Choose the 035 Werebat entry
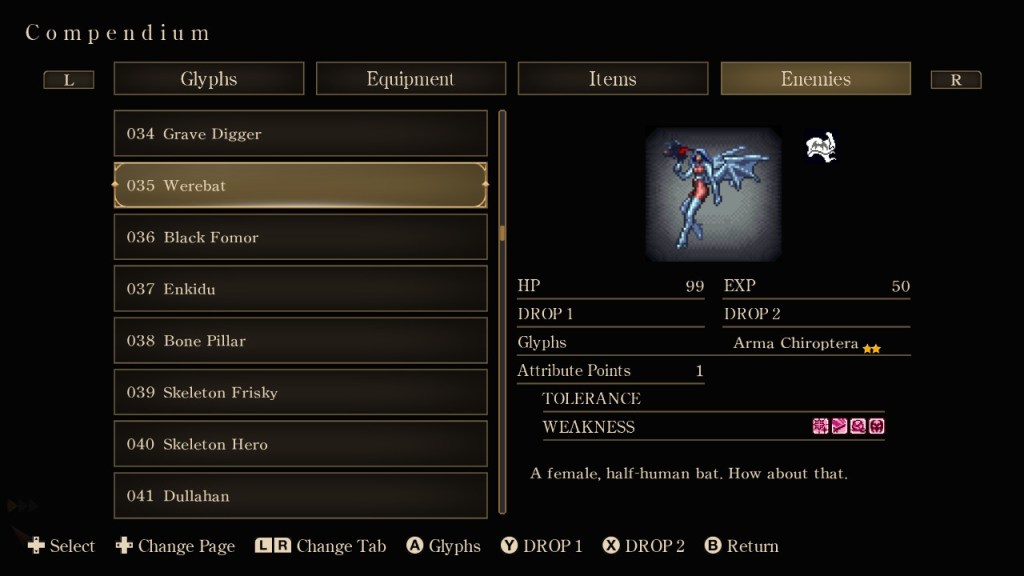 coord(301,186)
